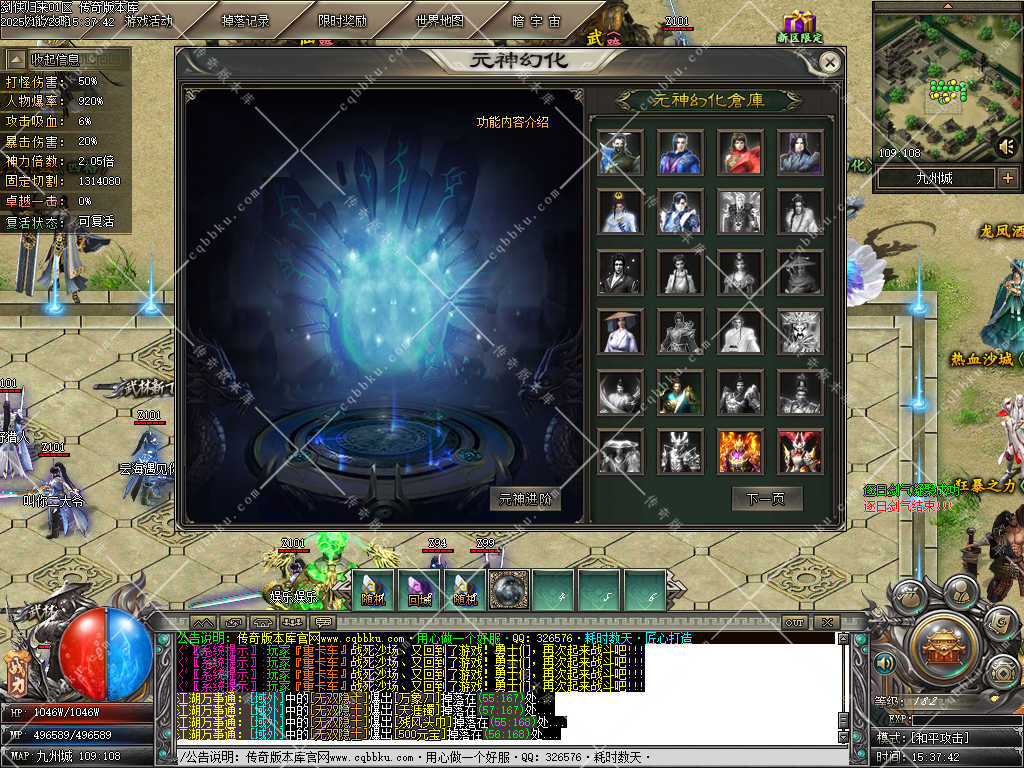This screenshot has width=1024, height=768.
Task: Close the 元神幻化 panel
Action: pos(829,62)
